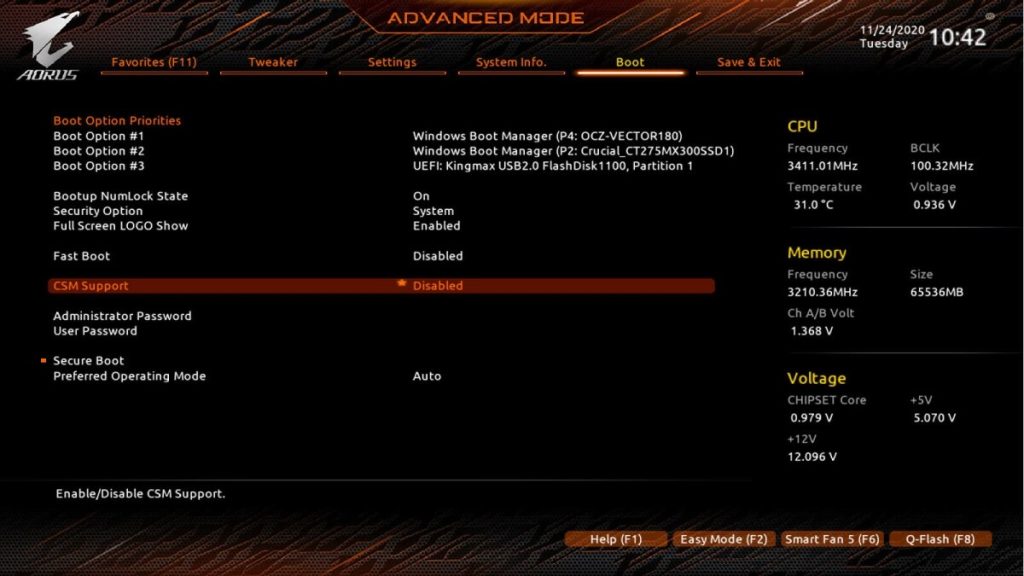Go to the Settings tab
The image size is (1024, 576).
click(392, 62)
